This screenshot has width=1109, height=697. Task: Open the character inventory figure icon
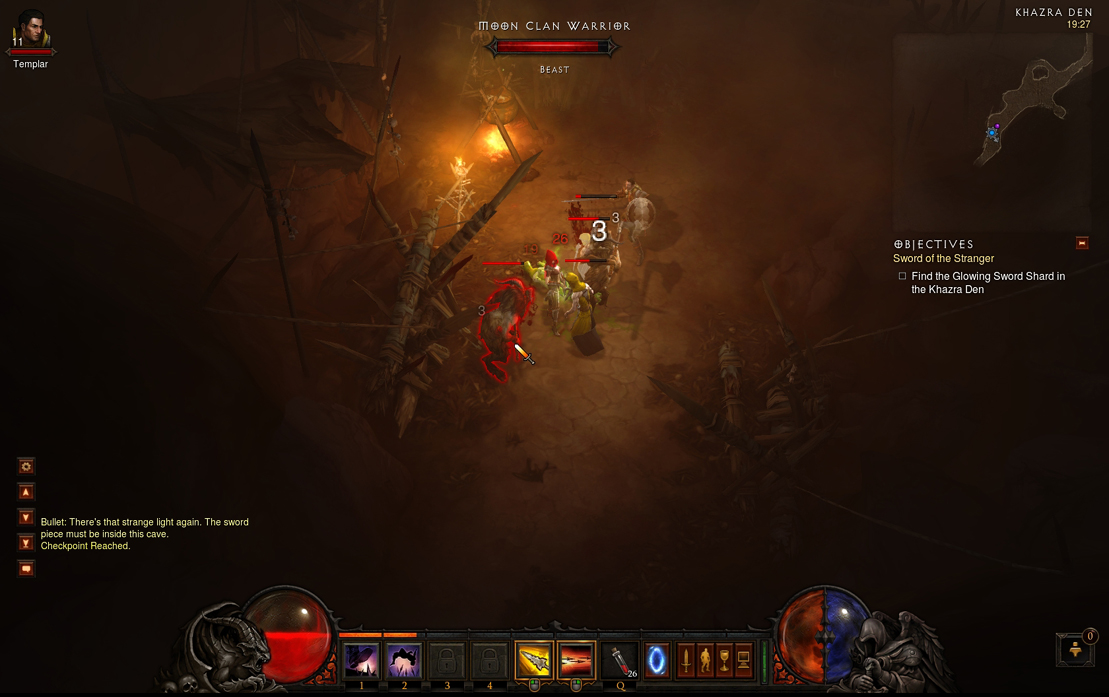pyautogui.click(x=705, y=660)
